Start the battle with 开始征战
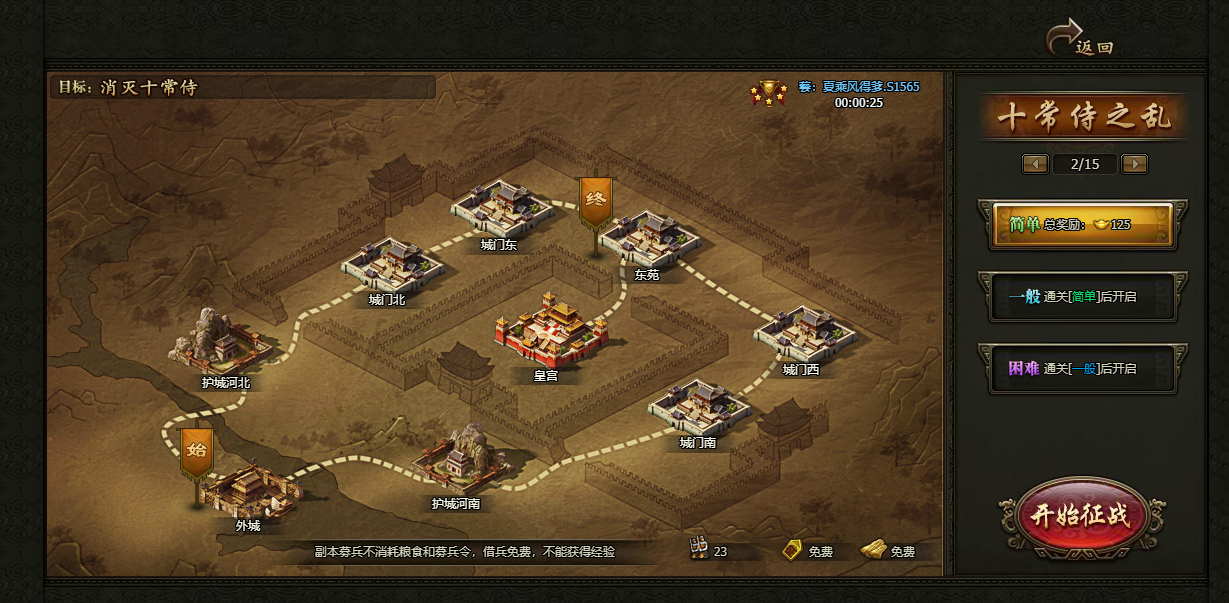Viewport: 1229px width, 603px height. coord(1081,515)
